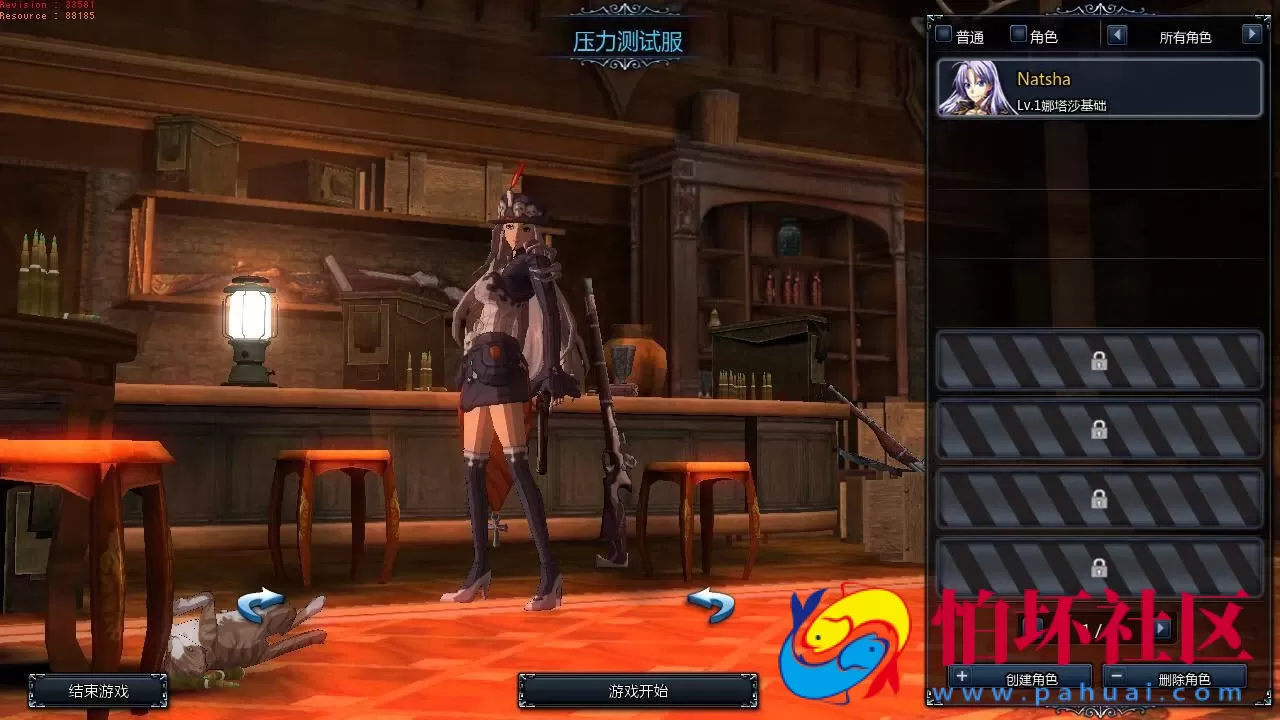Select the Natsha Lv.1 character entry
The width and height of the screenshot is (1280, 720).
[1100, 88]
